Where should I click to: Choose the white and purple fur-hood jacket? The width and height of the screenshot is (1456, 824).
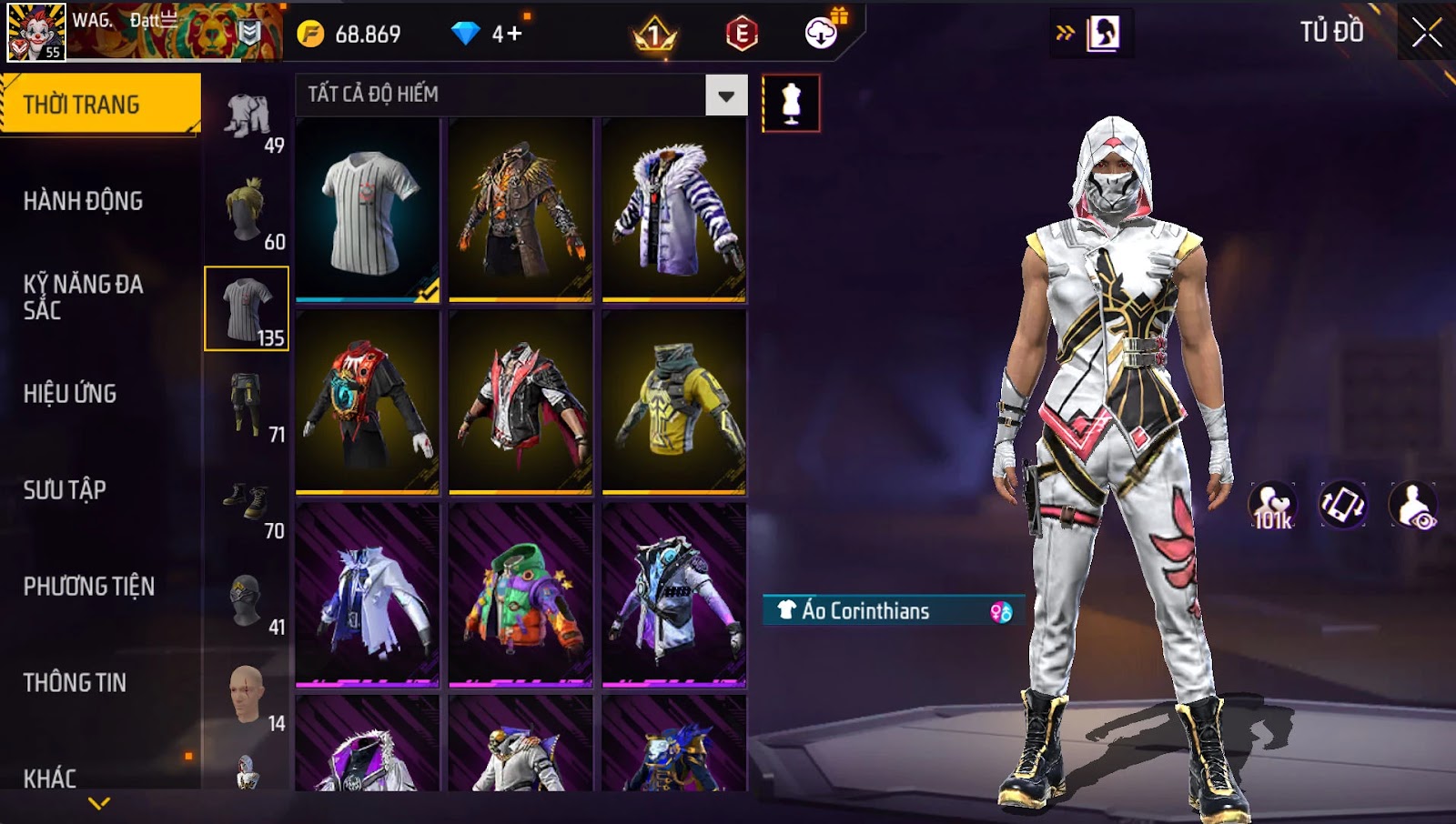point(674,211)
